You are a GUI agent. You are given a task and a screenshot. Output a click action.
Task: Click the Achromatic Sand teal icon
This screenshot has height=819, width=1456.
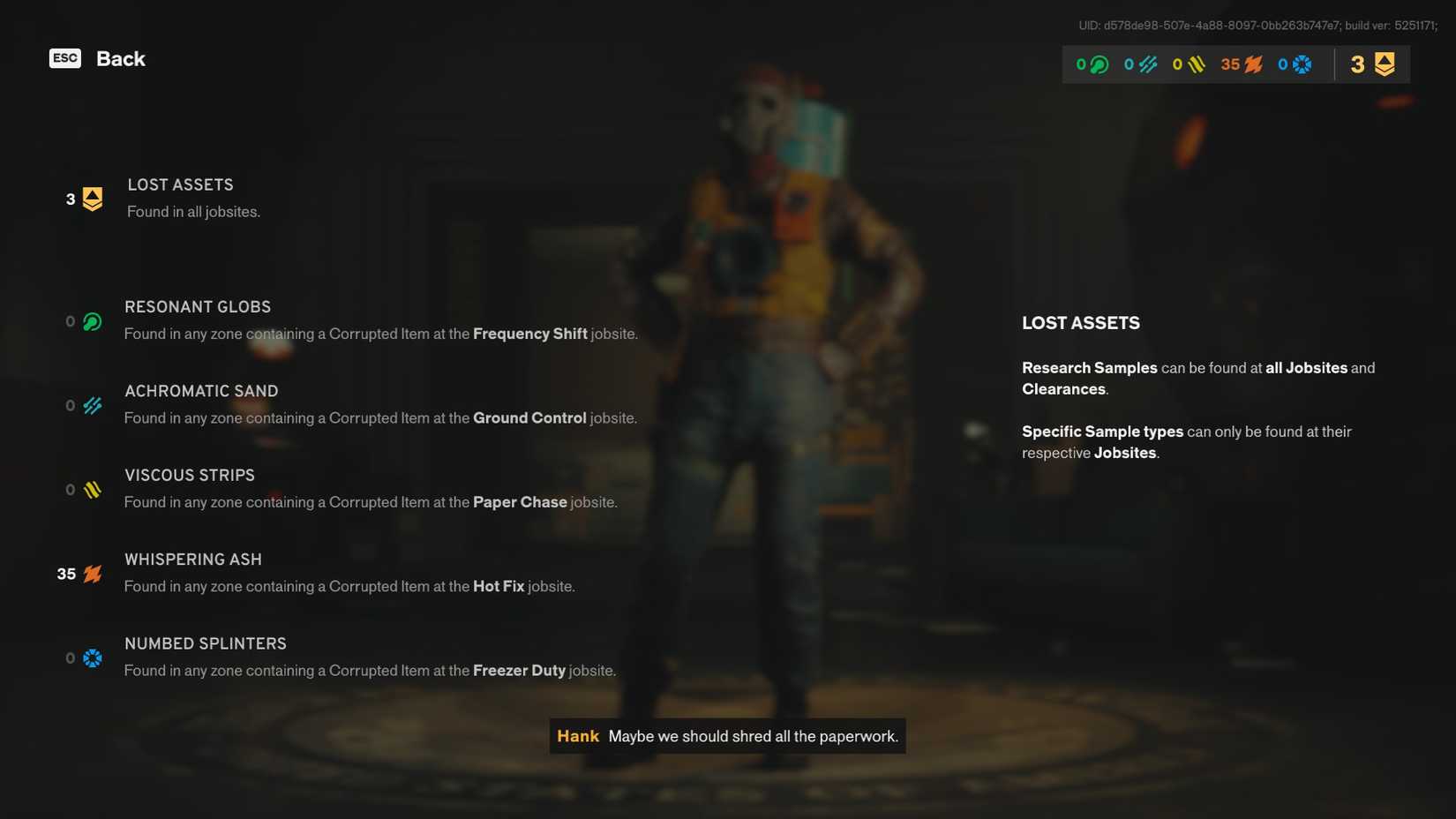[91, 405]
